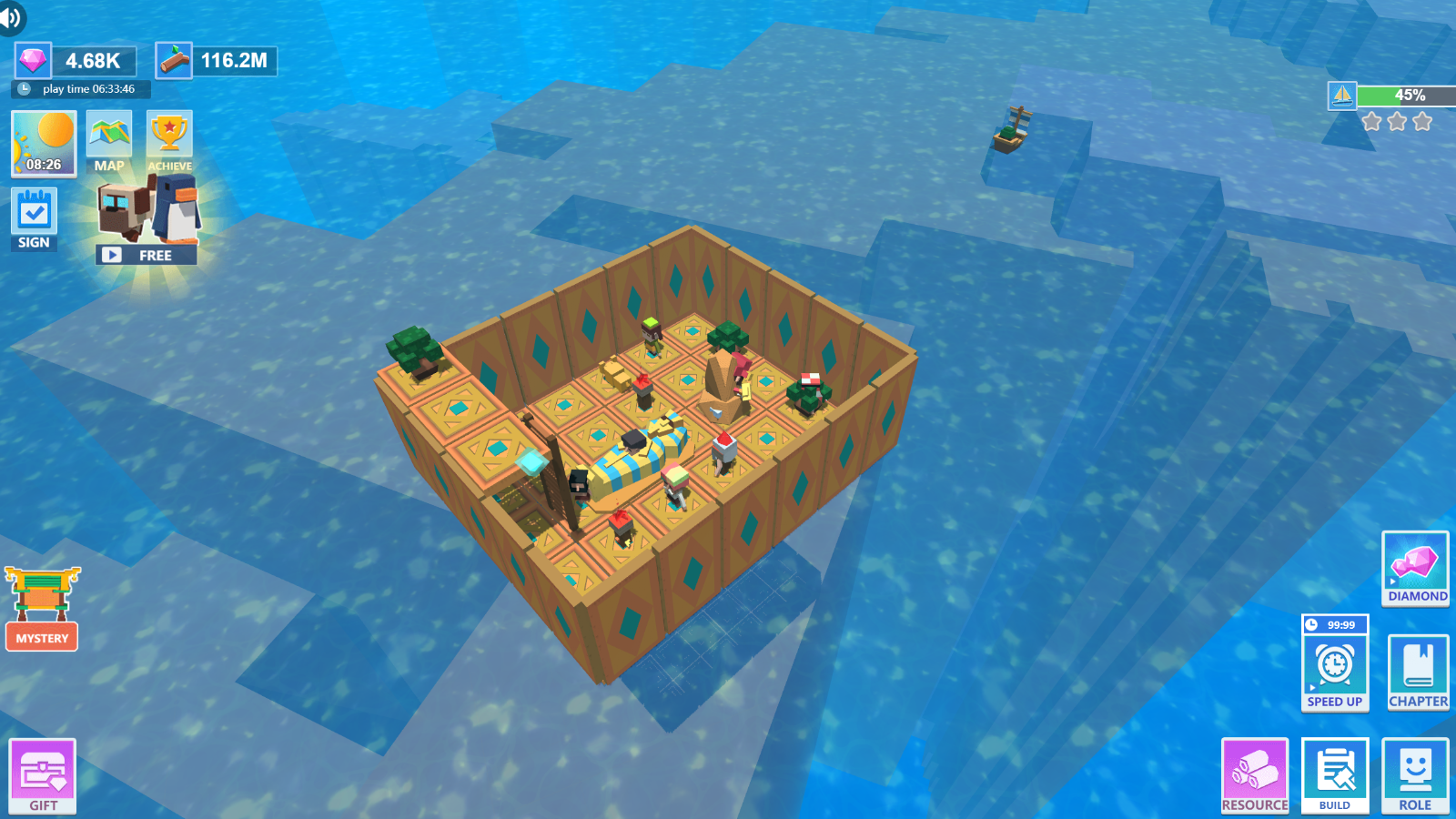Open the CHAPTER book
Screen dimensions: 1456x819
[1417, 672]
